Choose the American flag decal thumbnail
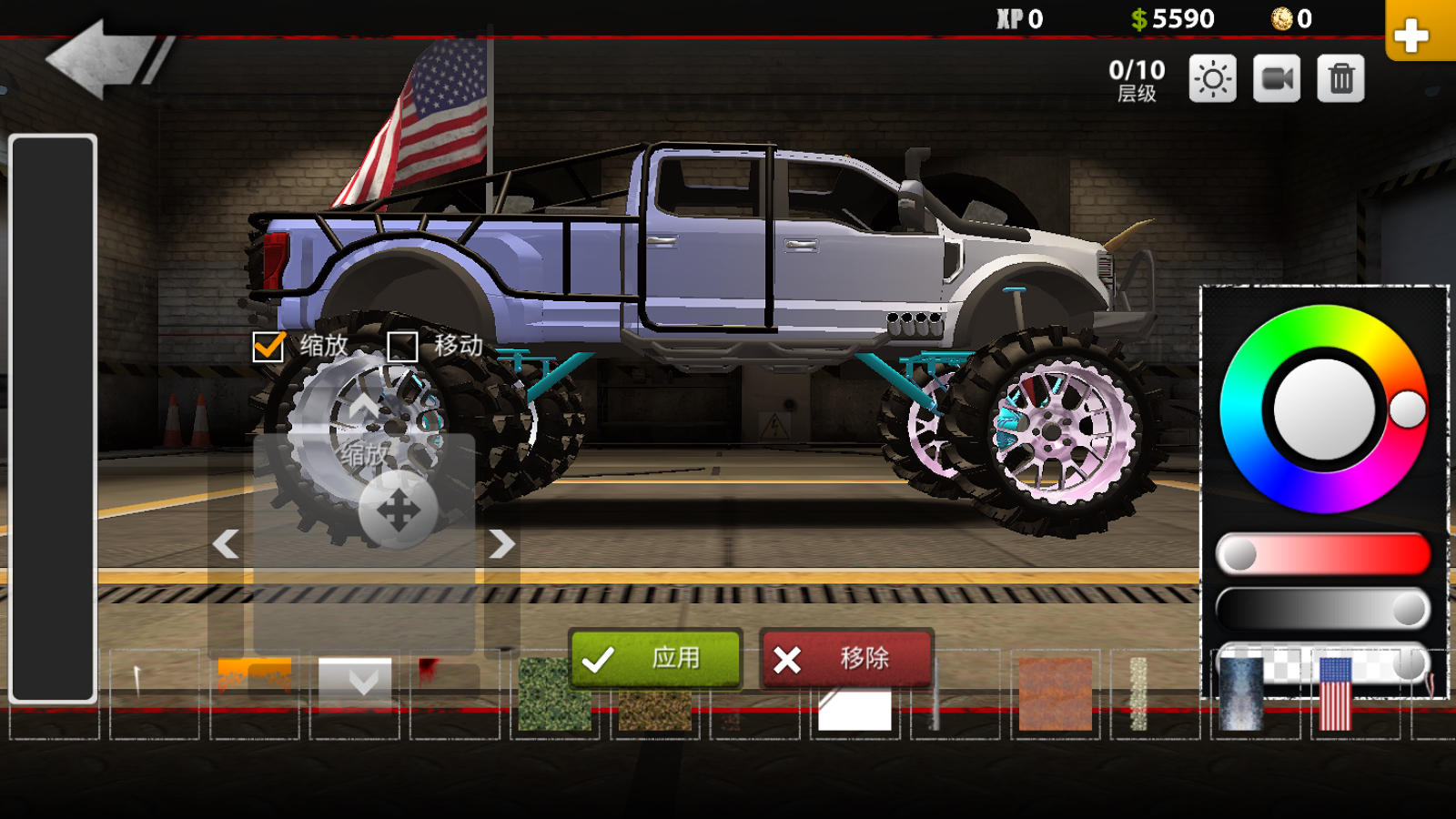The width and height of the screenshot is (1456, 819). 1335,693
